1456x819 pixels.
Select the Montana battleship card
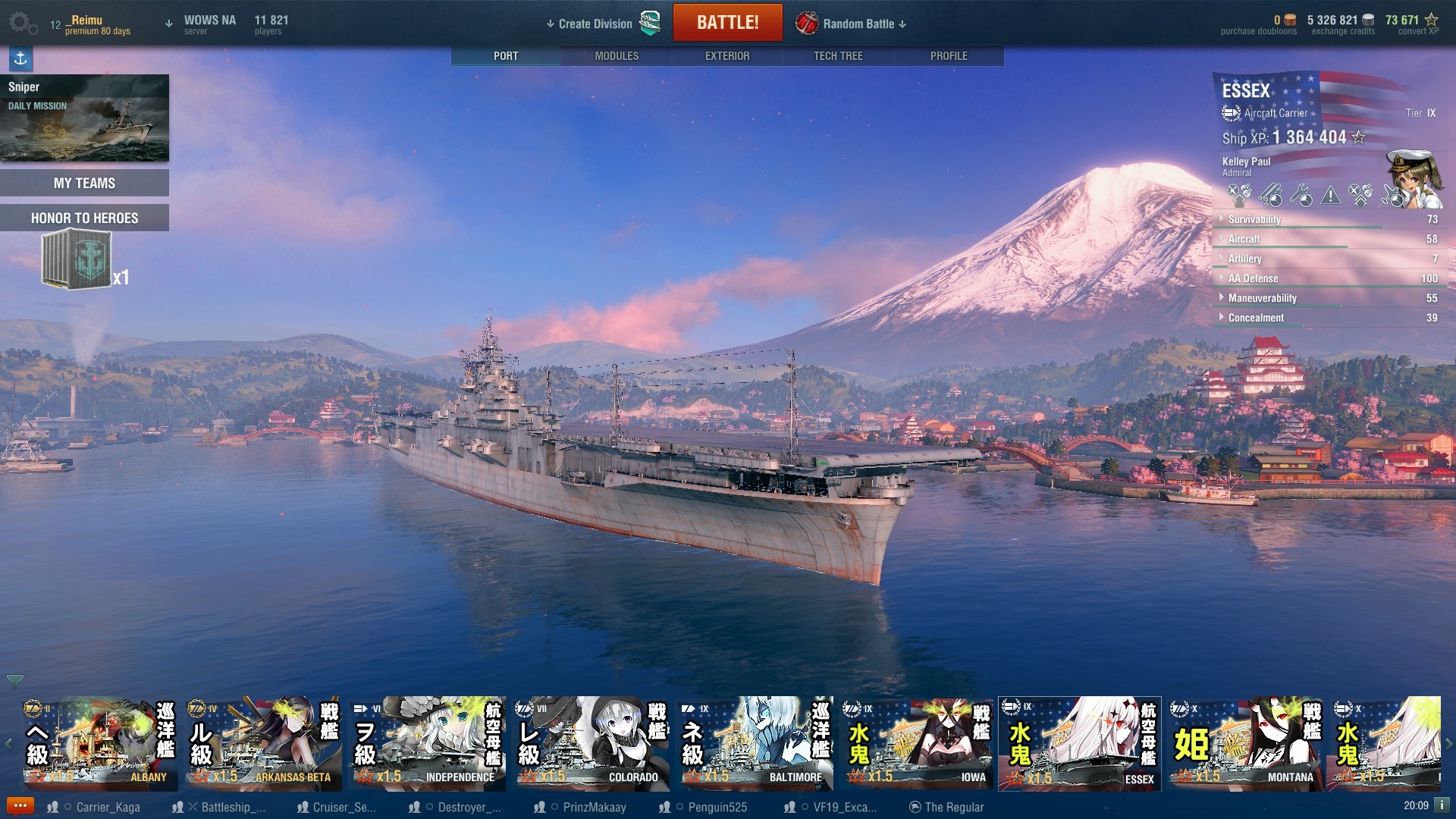pos(1245,743)
